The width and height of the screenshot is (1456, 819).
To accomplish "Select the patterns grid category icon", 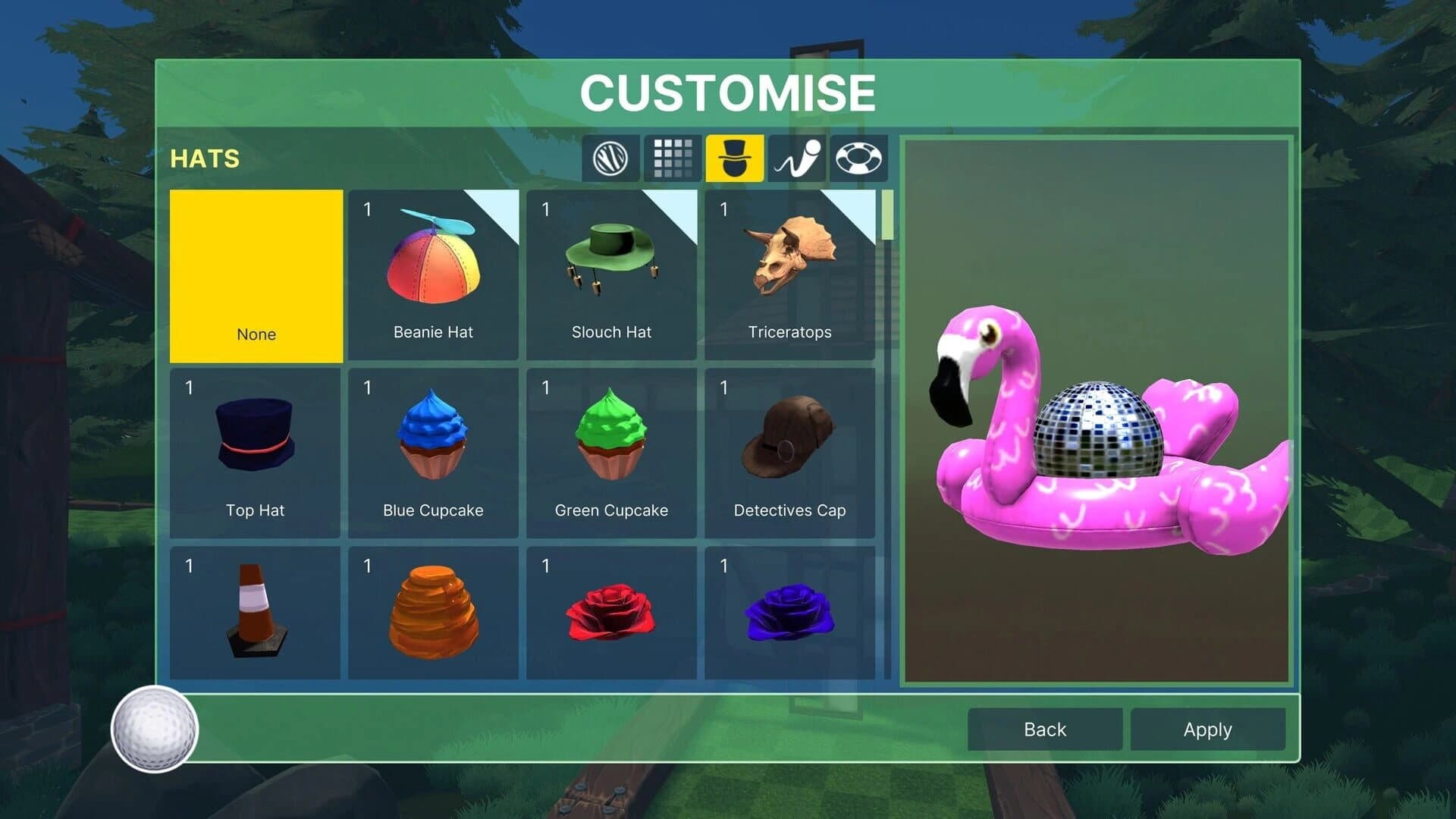I will pyautogui.click(x=672, y=158).
